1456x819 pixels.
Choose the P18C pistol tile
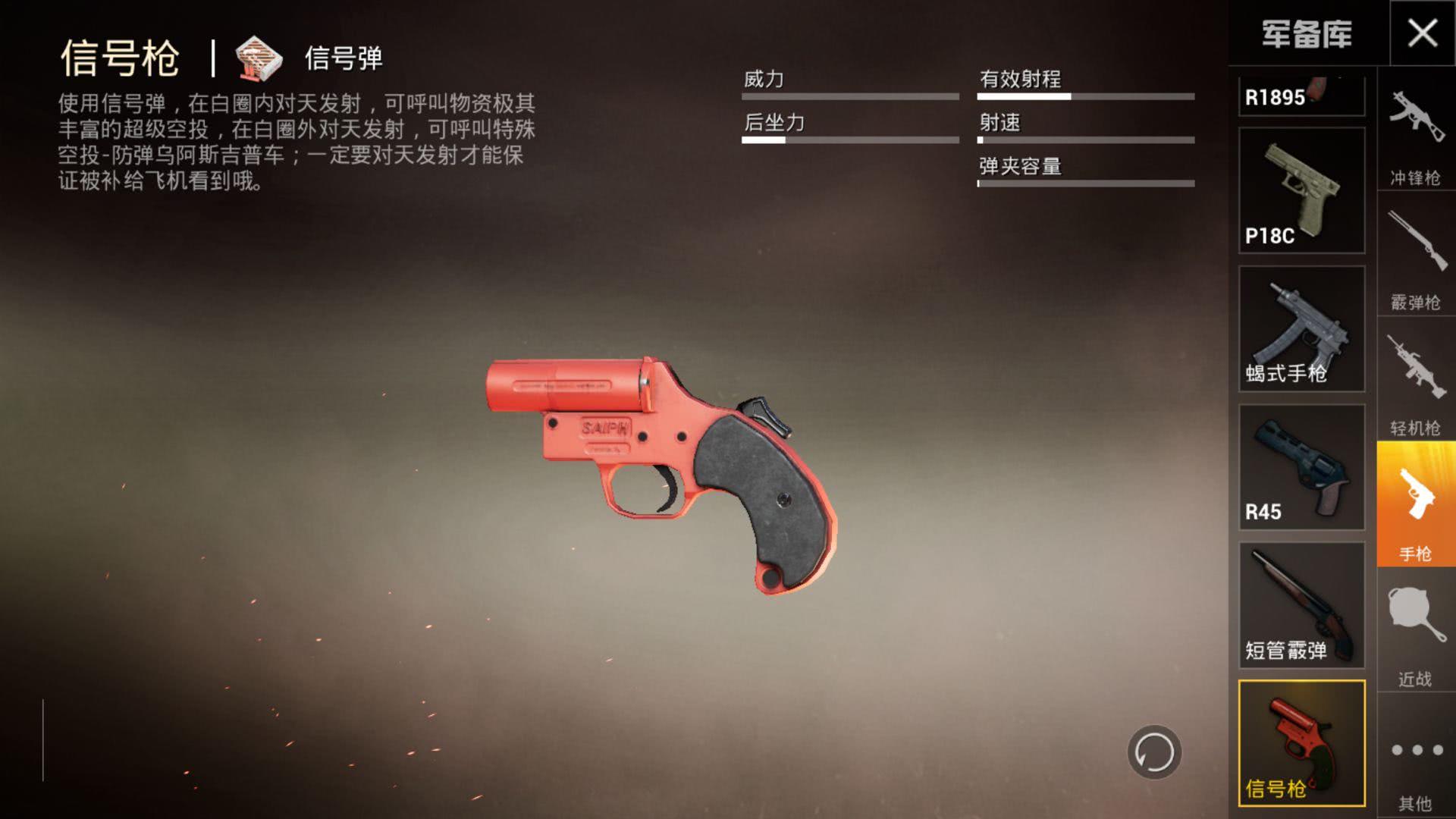pos(1301,190)
